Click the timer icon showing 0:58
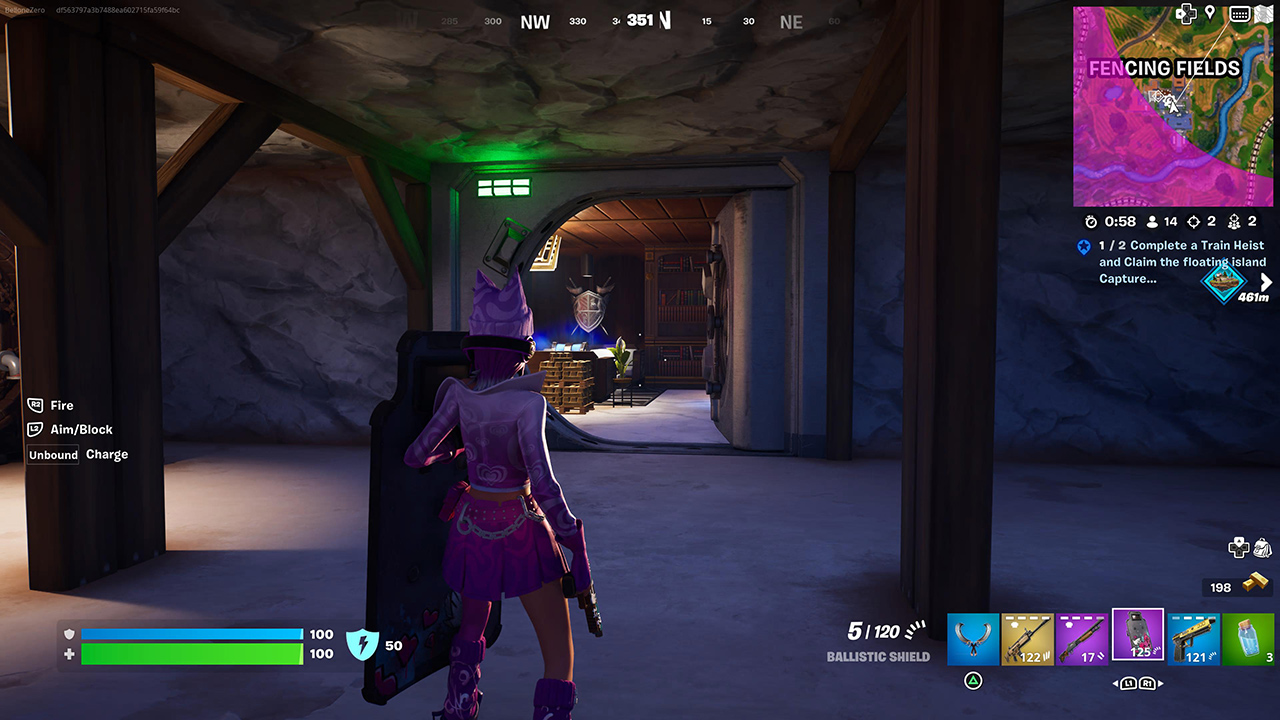This screenshot has height=720, width=1280. pyautogui.click(x=1091, y=221)
